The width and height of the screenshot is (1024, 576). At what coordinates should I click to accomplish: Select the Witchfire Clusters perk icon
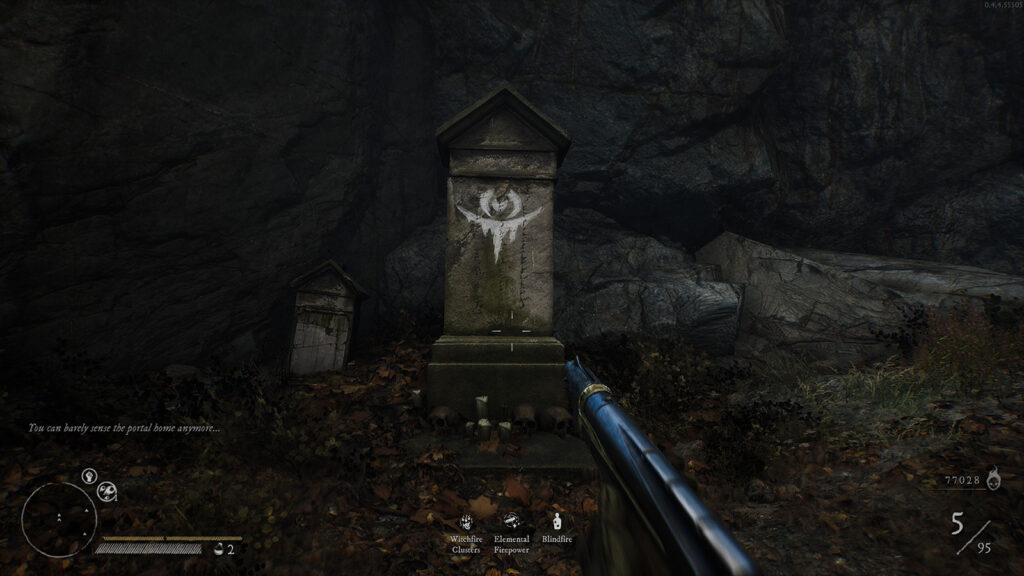click(466, 521)
